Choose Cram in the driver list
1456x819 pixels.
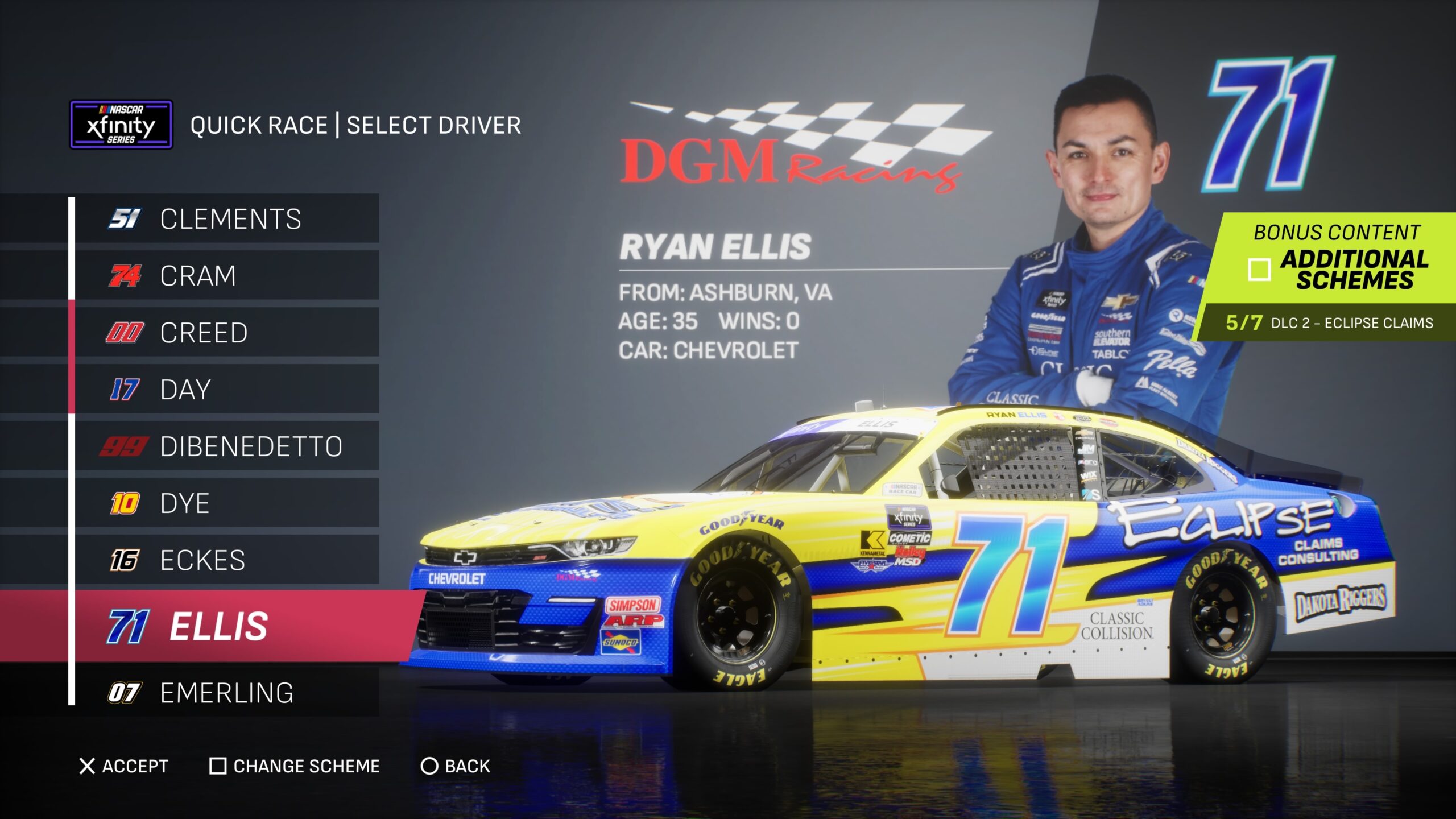227,276
